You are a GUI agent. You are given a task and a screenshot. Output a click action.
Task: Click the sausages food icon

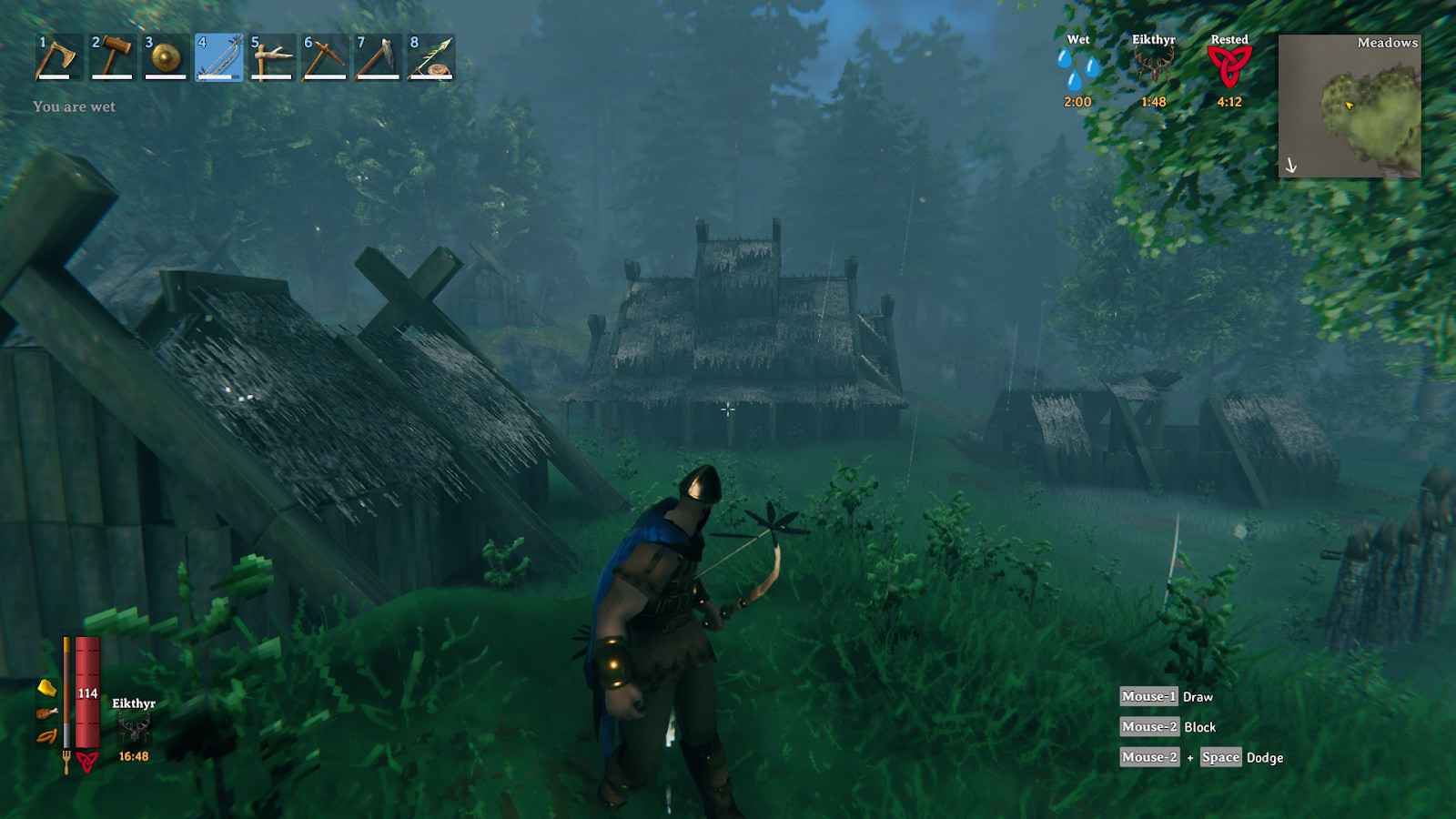pos(46,736)
